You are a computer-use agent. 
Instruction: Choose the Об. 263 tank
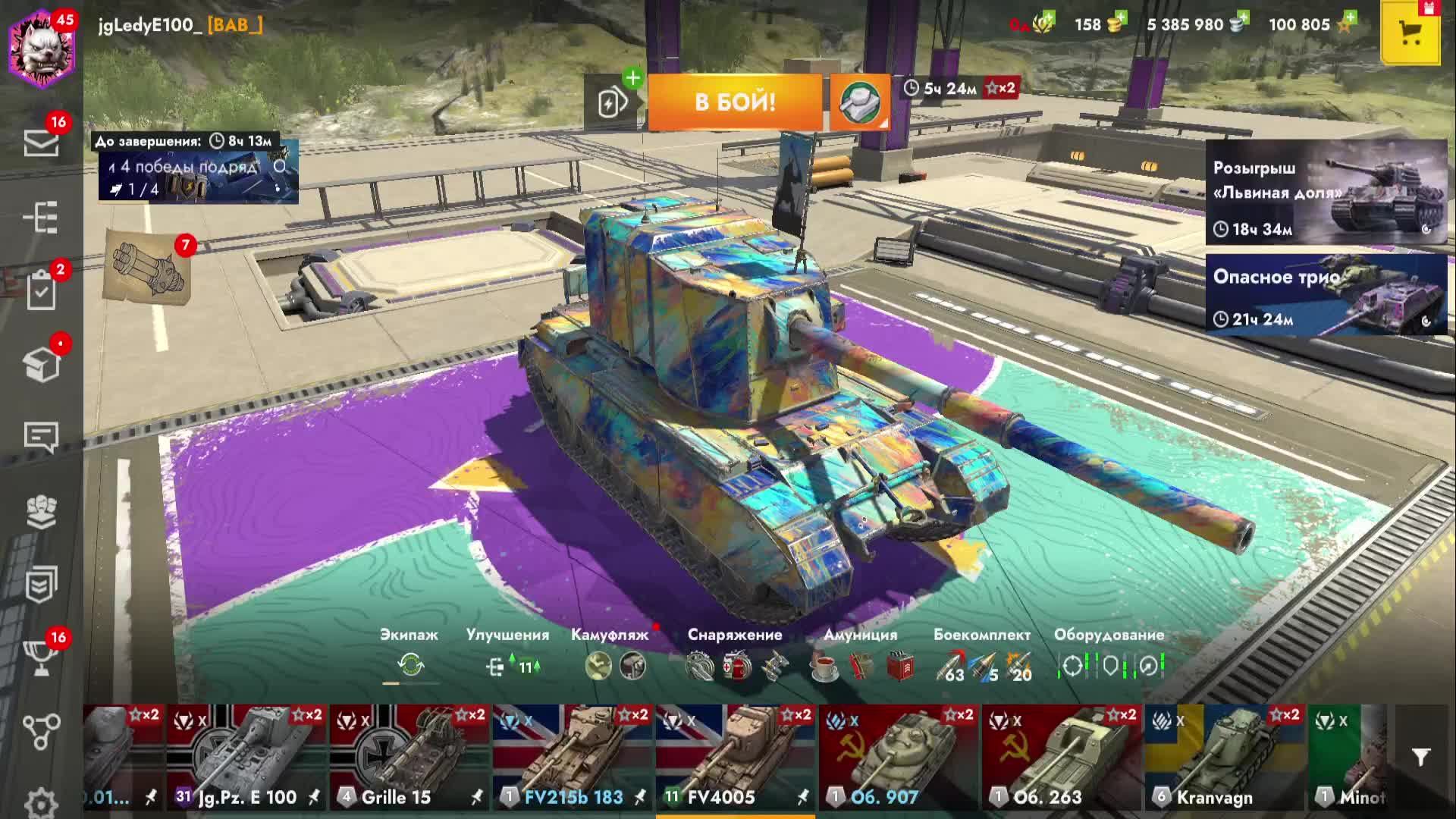click(1062, 757)
